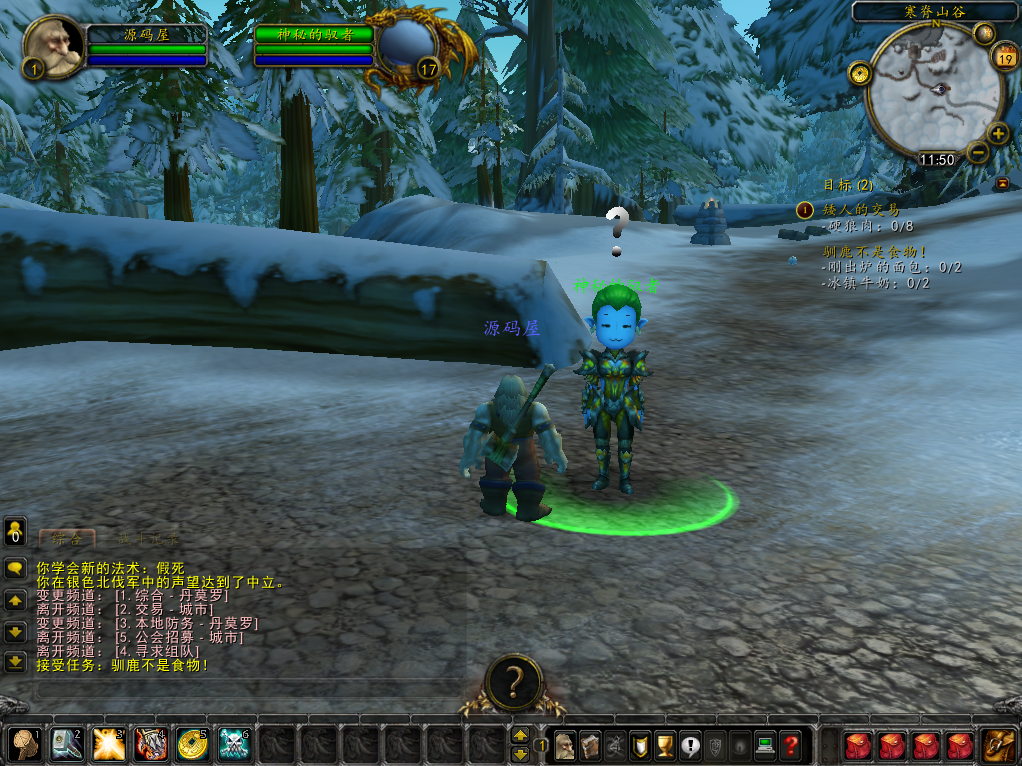Open the red question mark help button

click(790, 745)
